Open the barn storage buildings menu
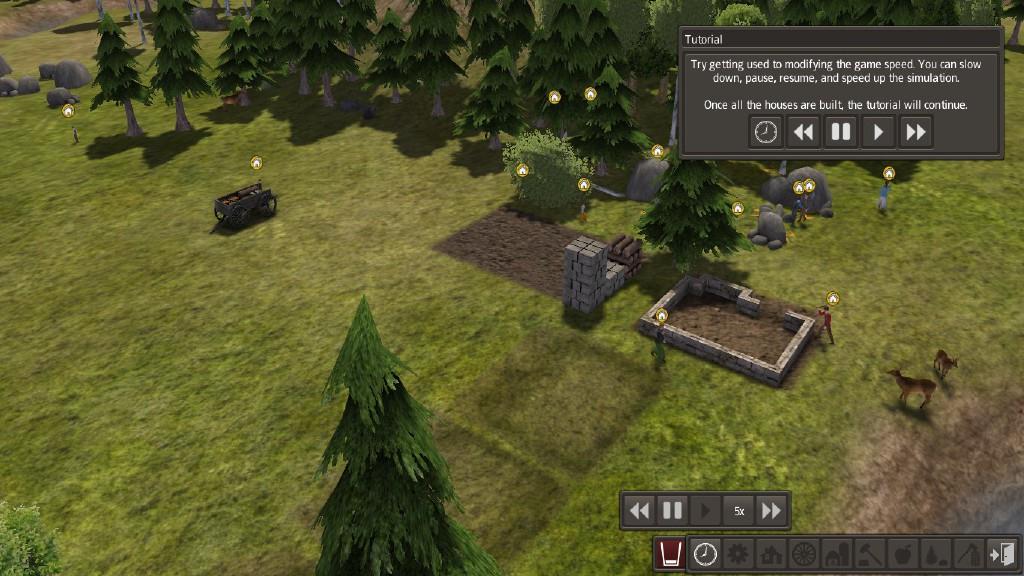The width and height of the screenshot is (1024, 576). 836,553
